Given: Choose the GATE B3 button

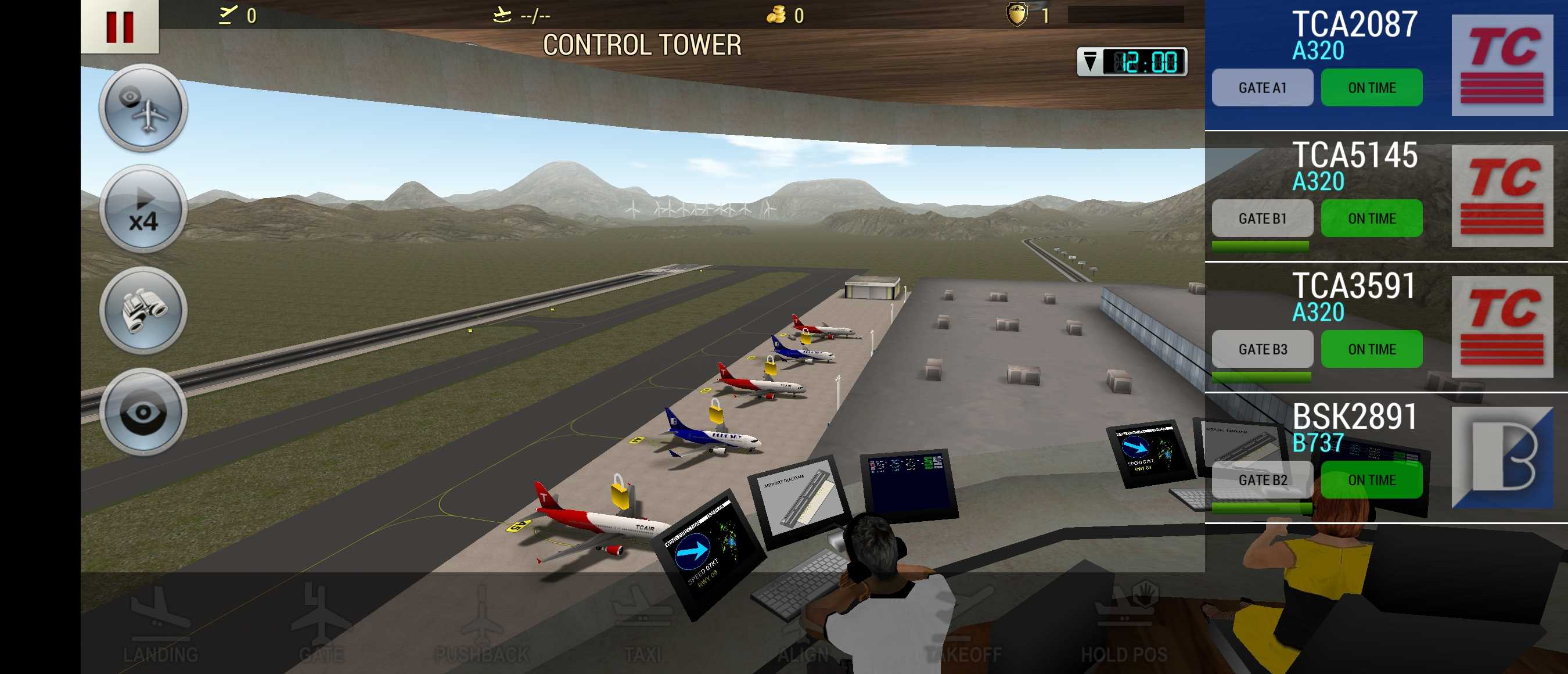Looking at the screenshot, I should 1262,349.
